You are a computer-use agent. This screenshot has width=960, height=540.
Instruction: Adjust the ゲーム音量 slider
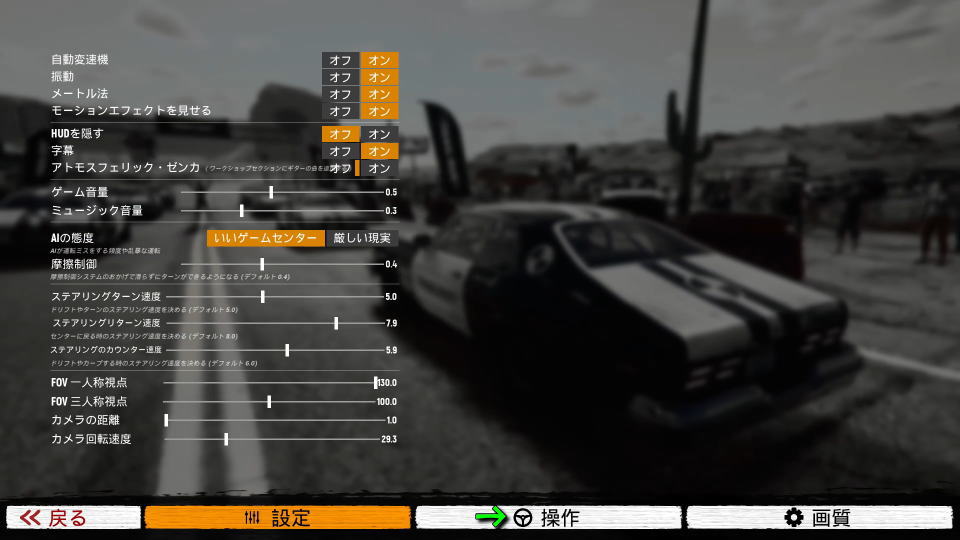click(x=271, y=192)
